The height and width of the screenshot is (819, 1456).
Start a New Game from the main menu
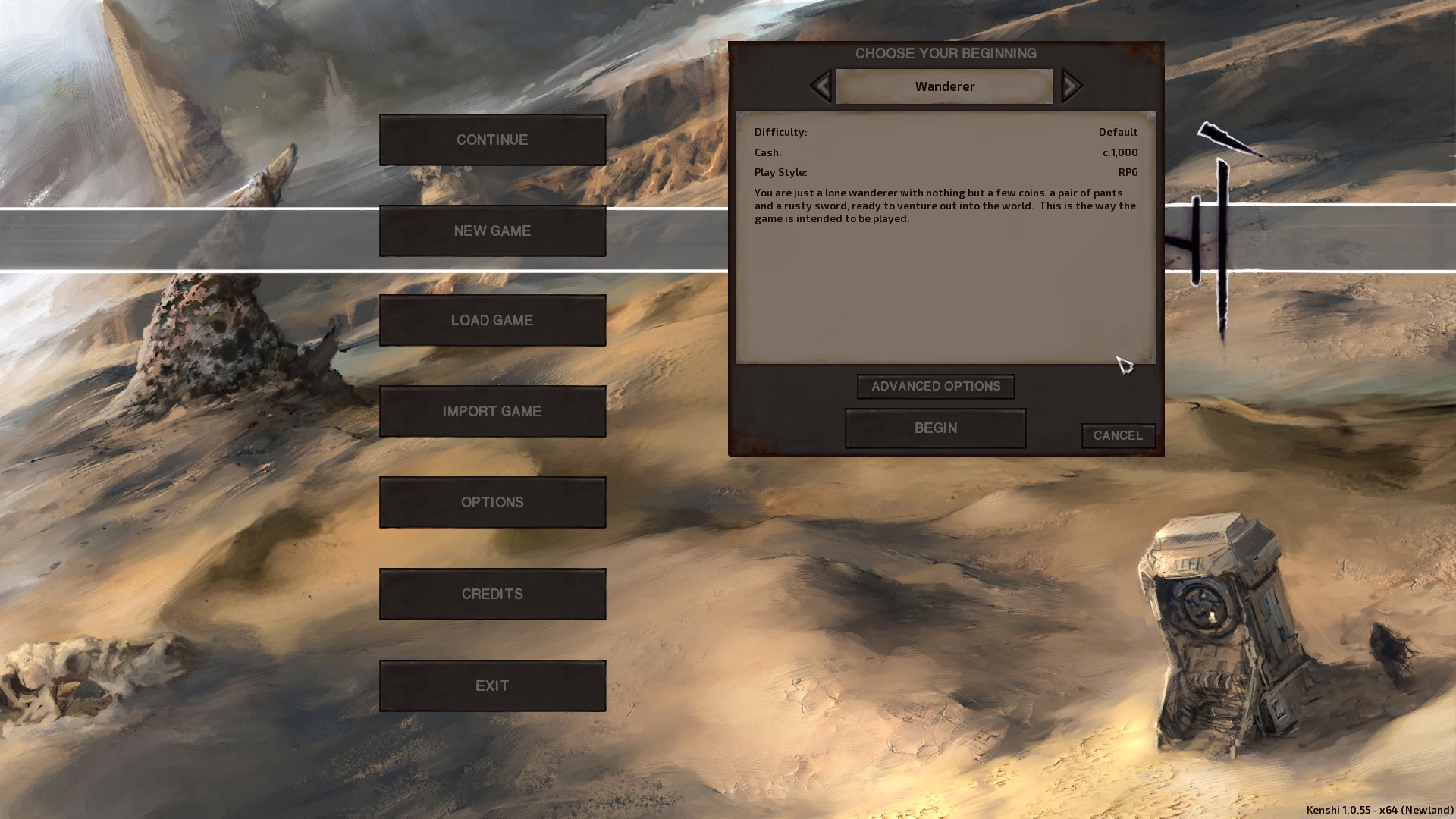pyautogui.click(x=492, y=231)
